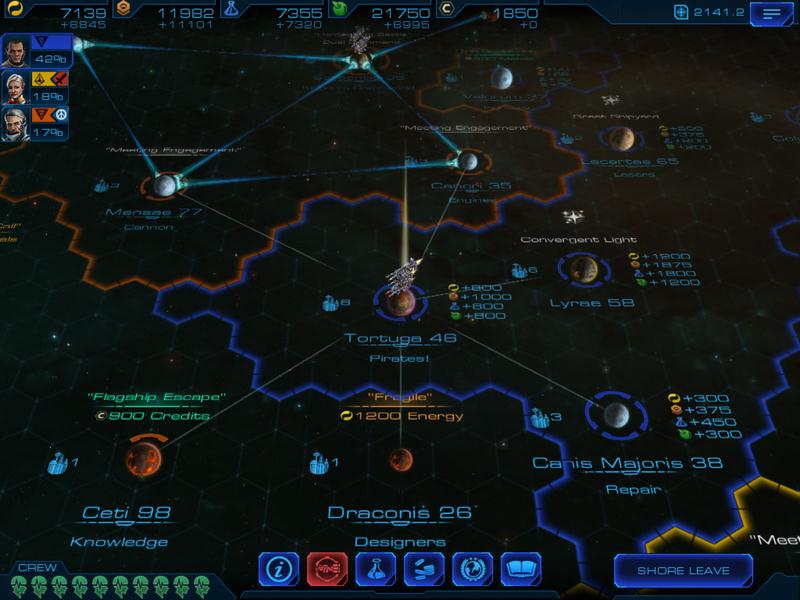Select the Cancri 35 planet node

(467, 160)
